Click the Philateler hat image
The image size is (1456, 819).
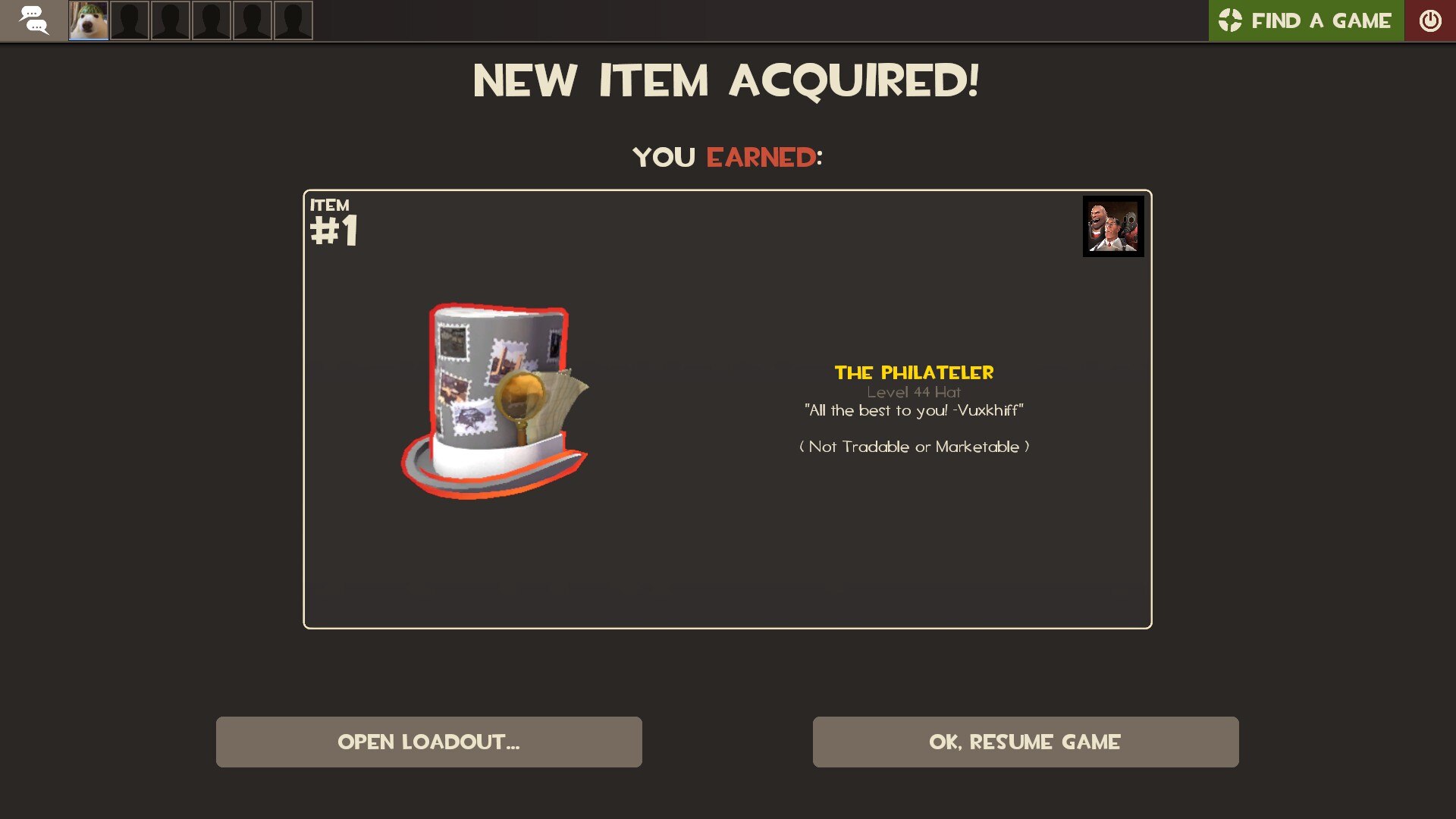(x=495, y=400)
